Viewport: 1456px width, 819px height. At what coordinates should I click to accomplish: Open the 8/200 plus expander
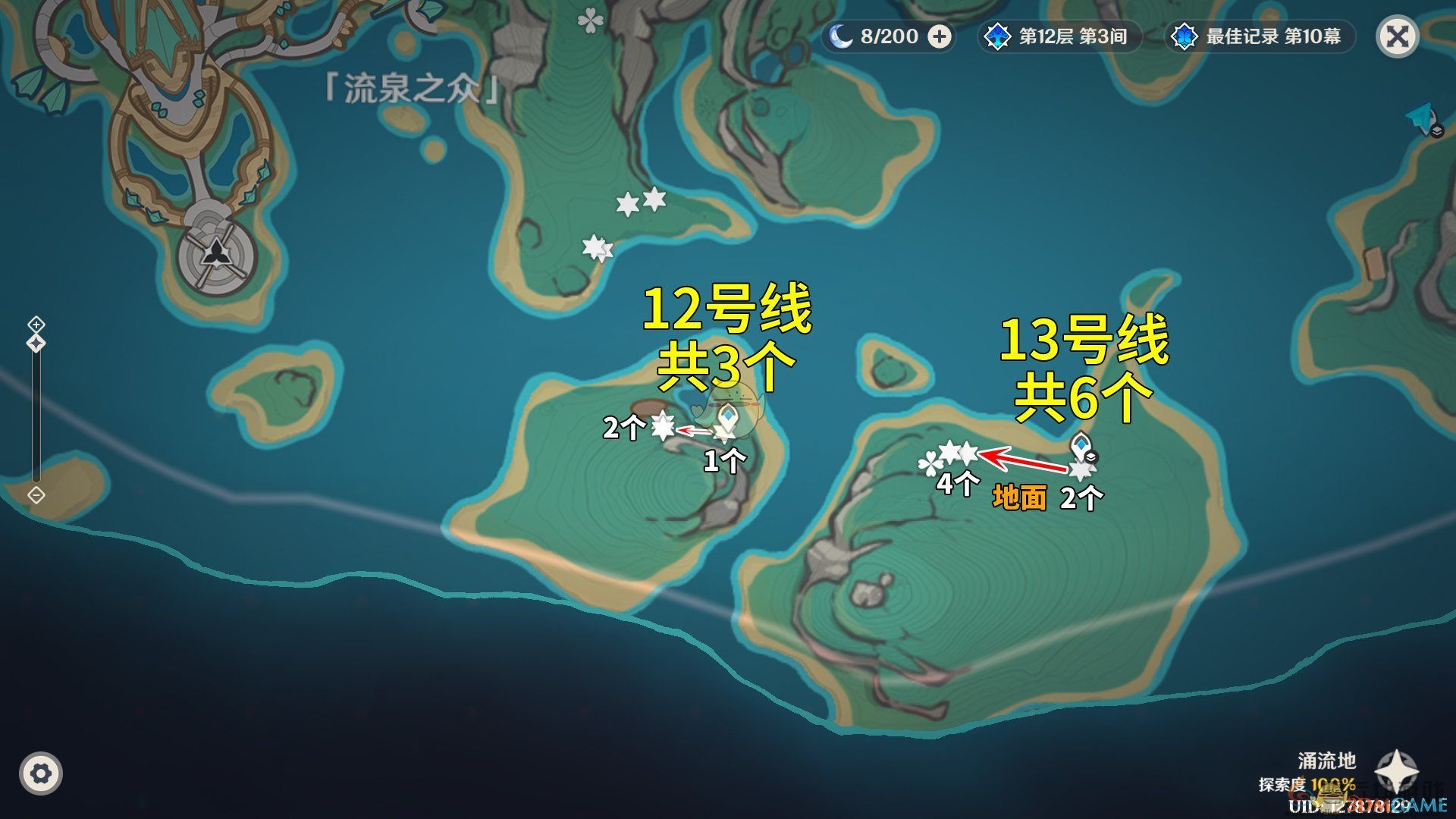[x=940, y=36]
